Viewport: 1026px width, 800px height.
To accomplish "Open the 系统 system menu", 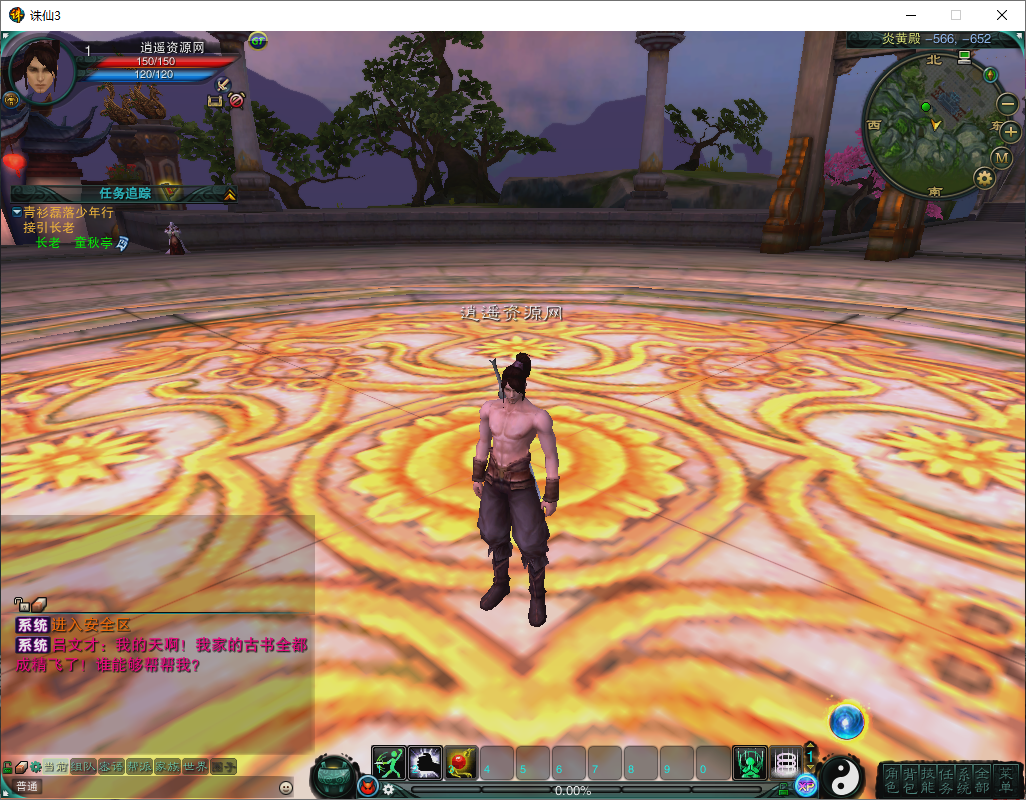I will 963,780.
